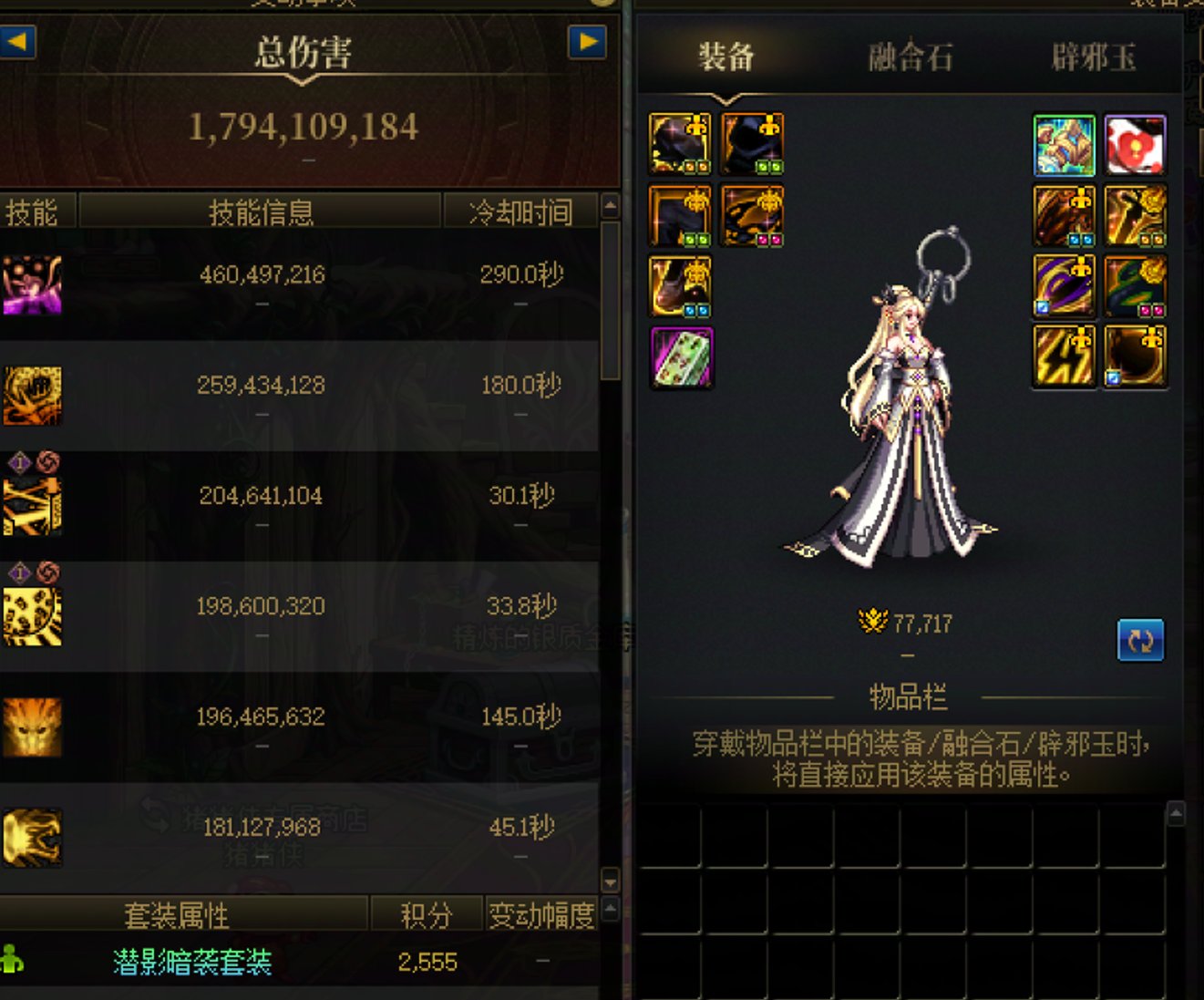Switch to the 辟邪玉 tab
1204x1000 pixels.
point(1096,57)
